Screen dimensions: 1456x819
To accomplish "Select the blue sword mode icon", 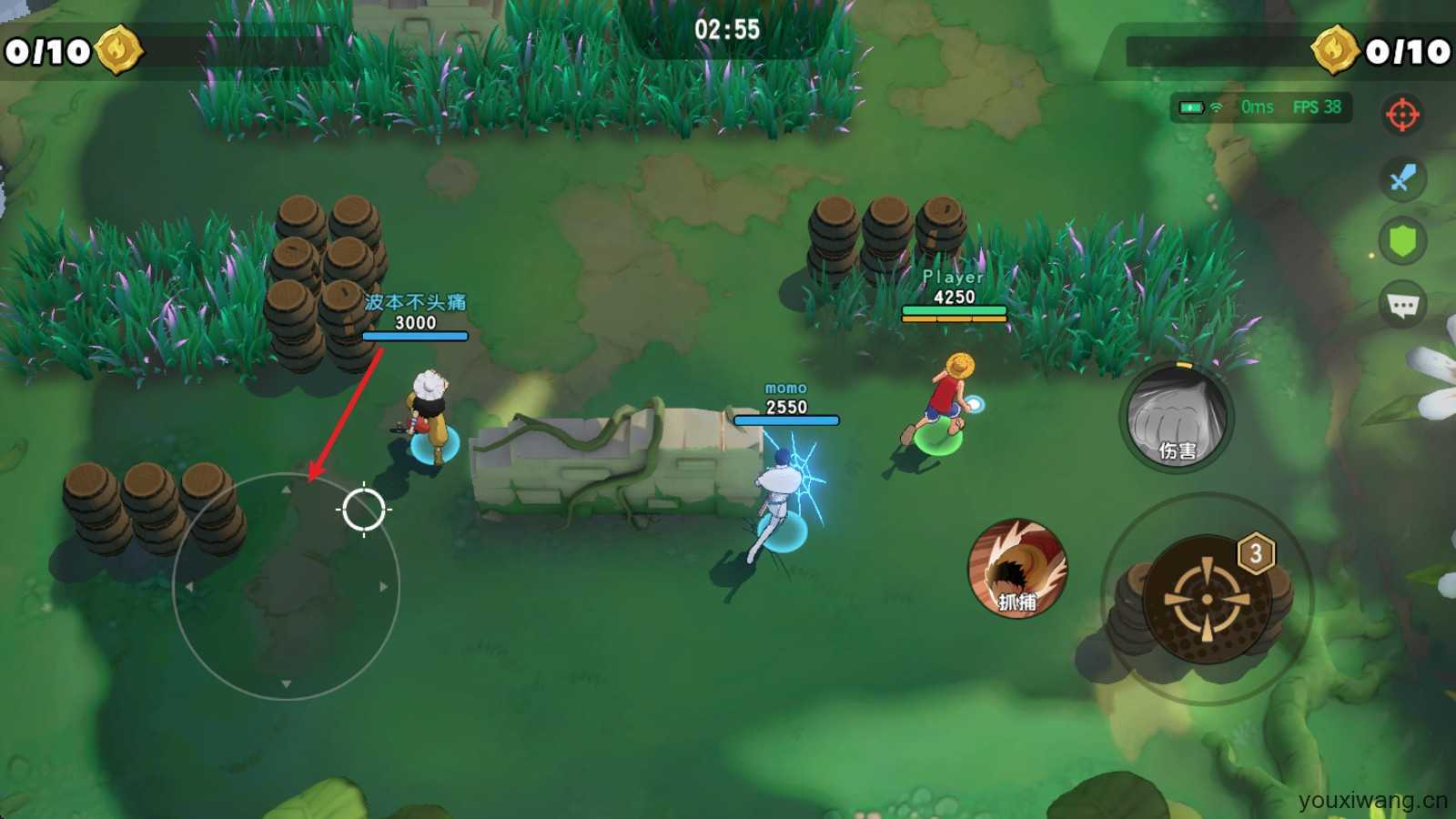I will pyautogui.click(x=1401, y=178).
